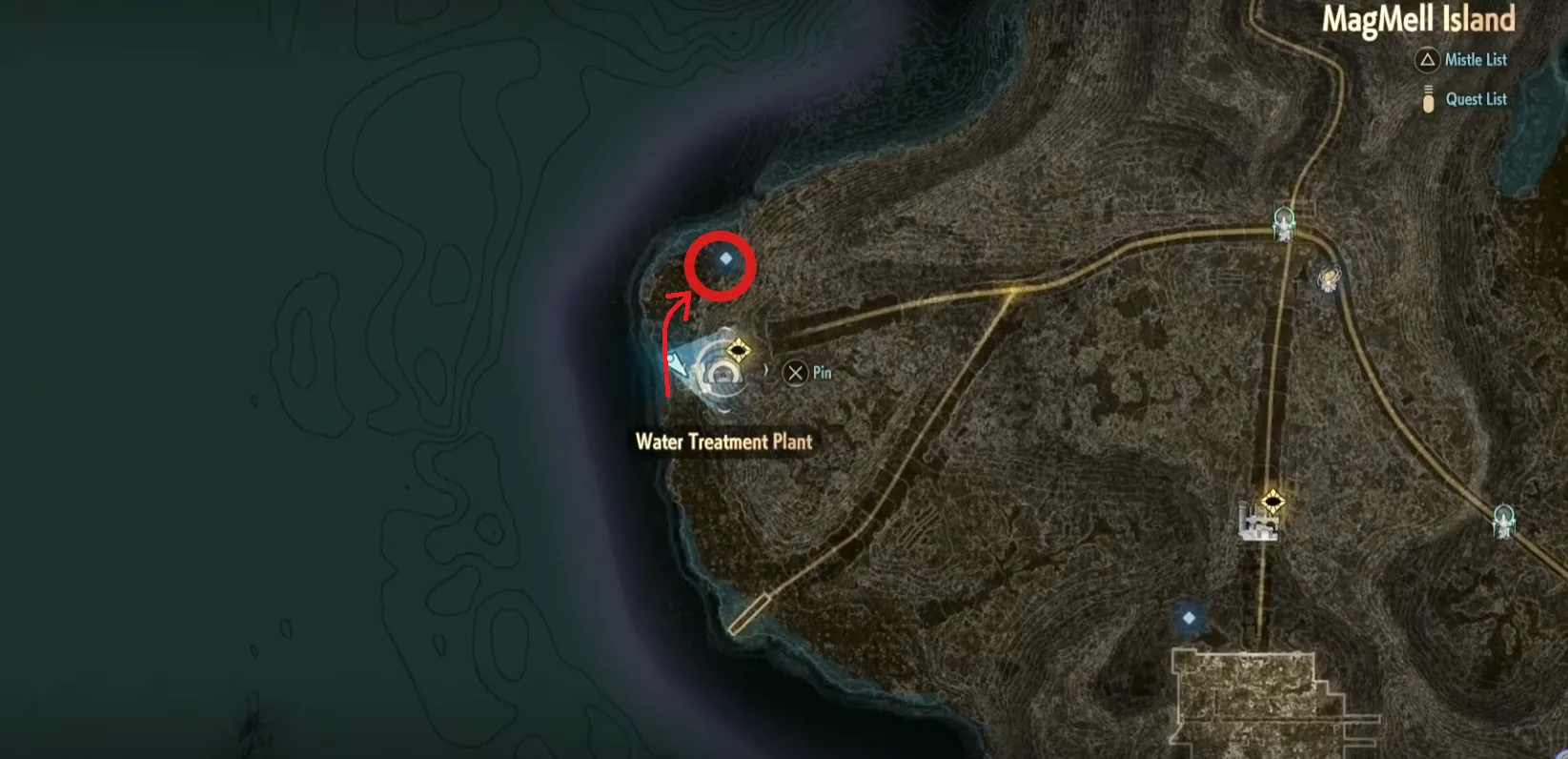
Task: Expand the chevron beside the facility marker
Action: pyautogui.click(x=767, y=370)
